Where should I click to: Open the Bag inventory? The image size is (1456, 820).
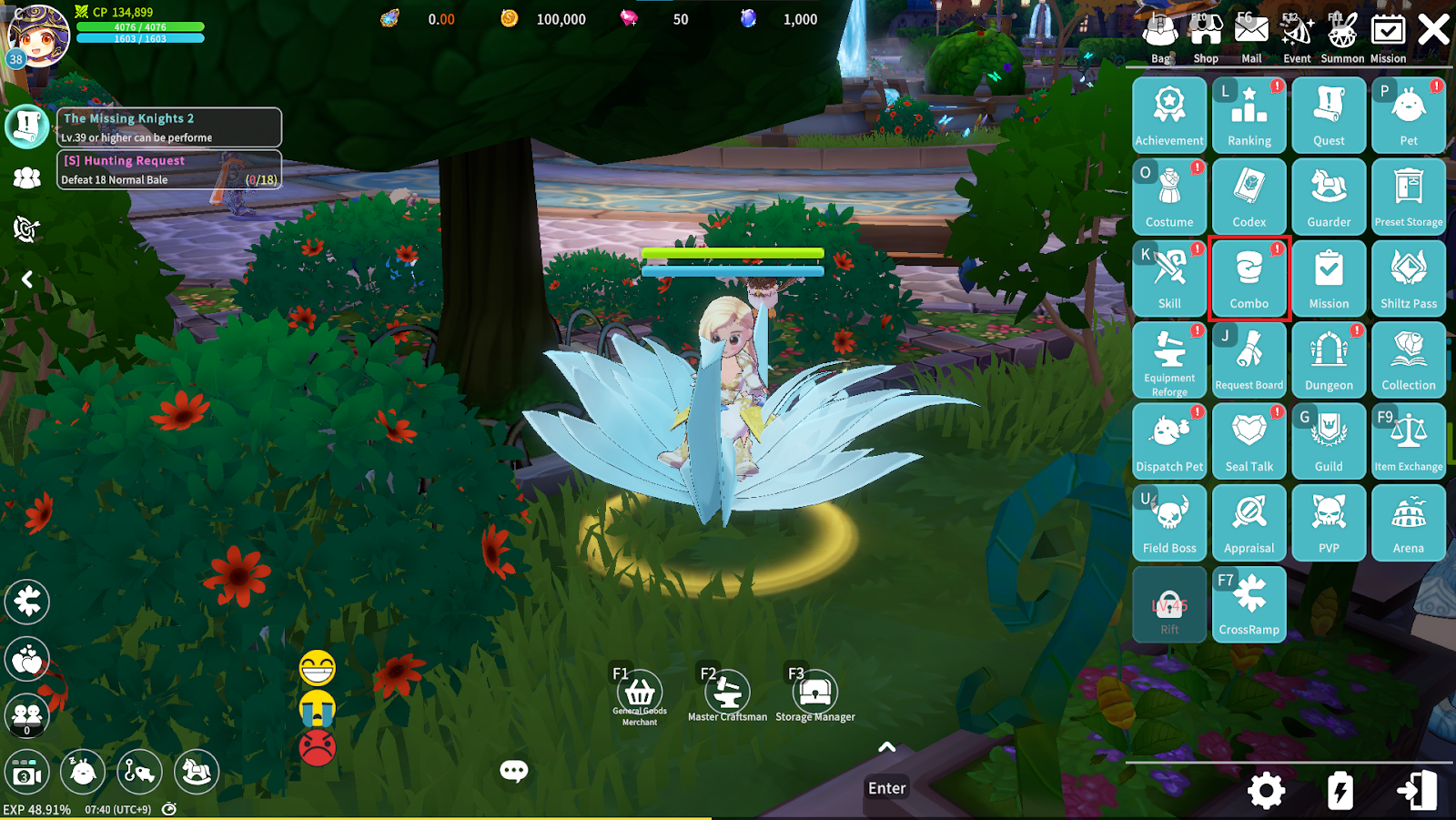tap(1160, 36)
